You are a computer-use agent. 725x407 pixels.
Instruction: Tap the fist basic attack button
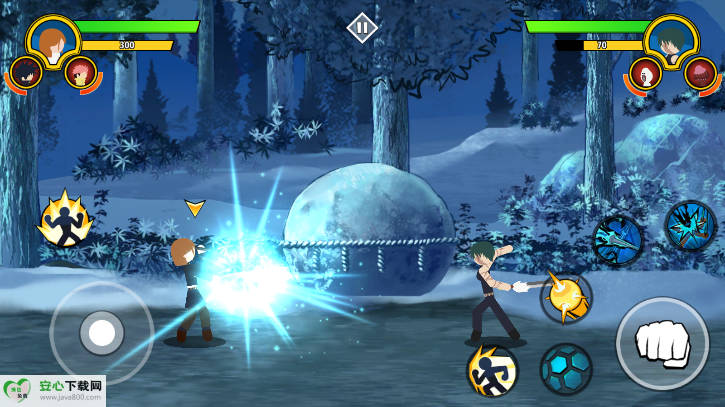[x=662, y=343]
